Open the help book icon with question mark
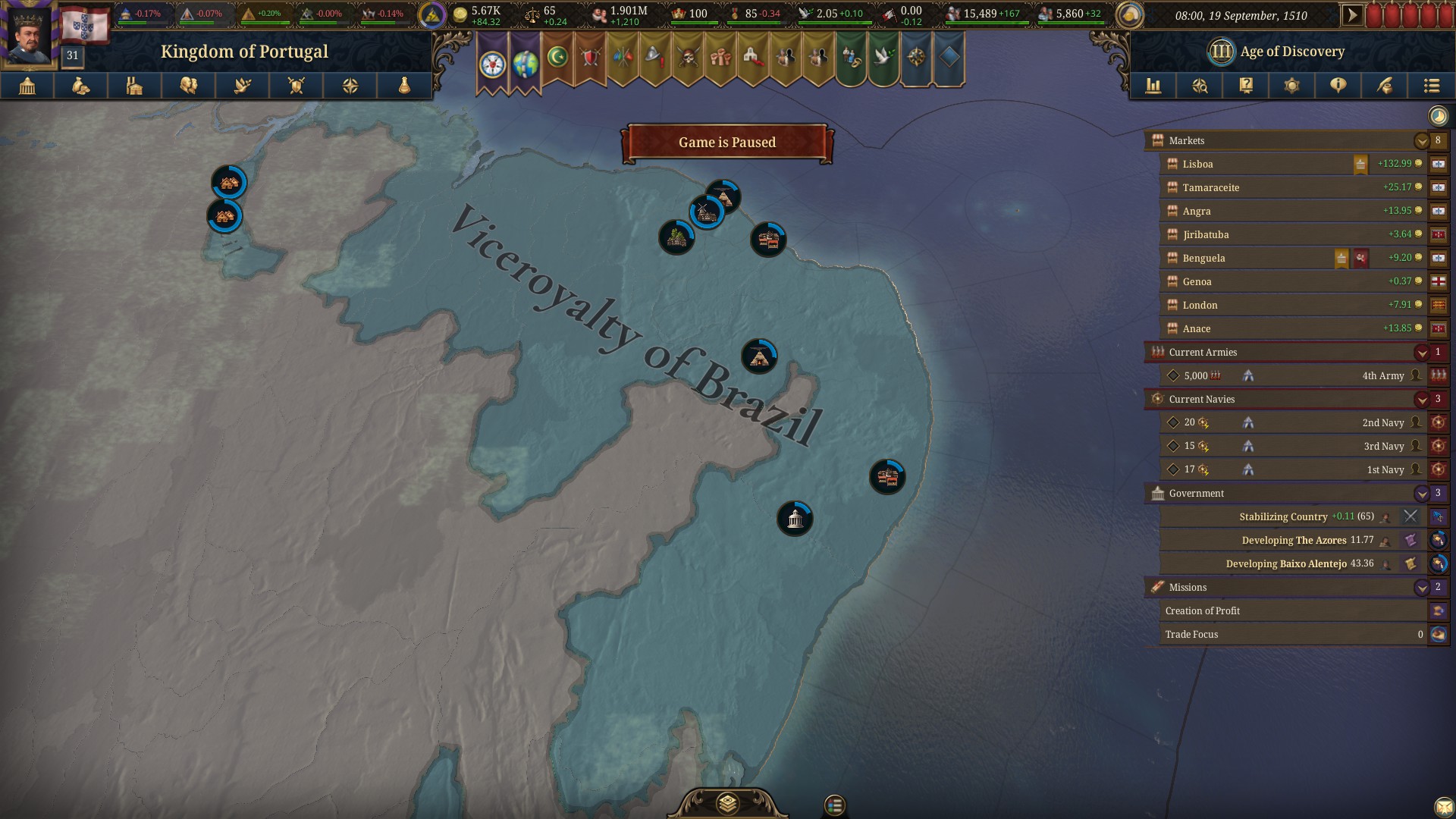This screenshot has height=819, width=1456. pos(1246,86)
